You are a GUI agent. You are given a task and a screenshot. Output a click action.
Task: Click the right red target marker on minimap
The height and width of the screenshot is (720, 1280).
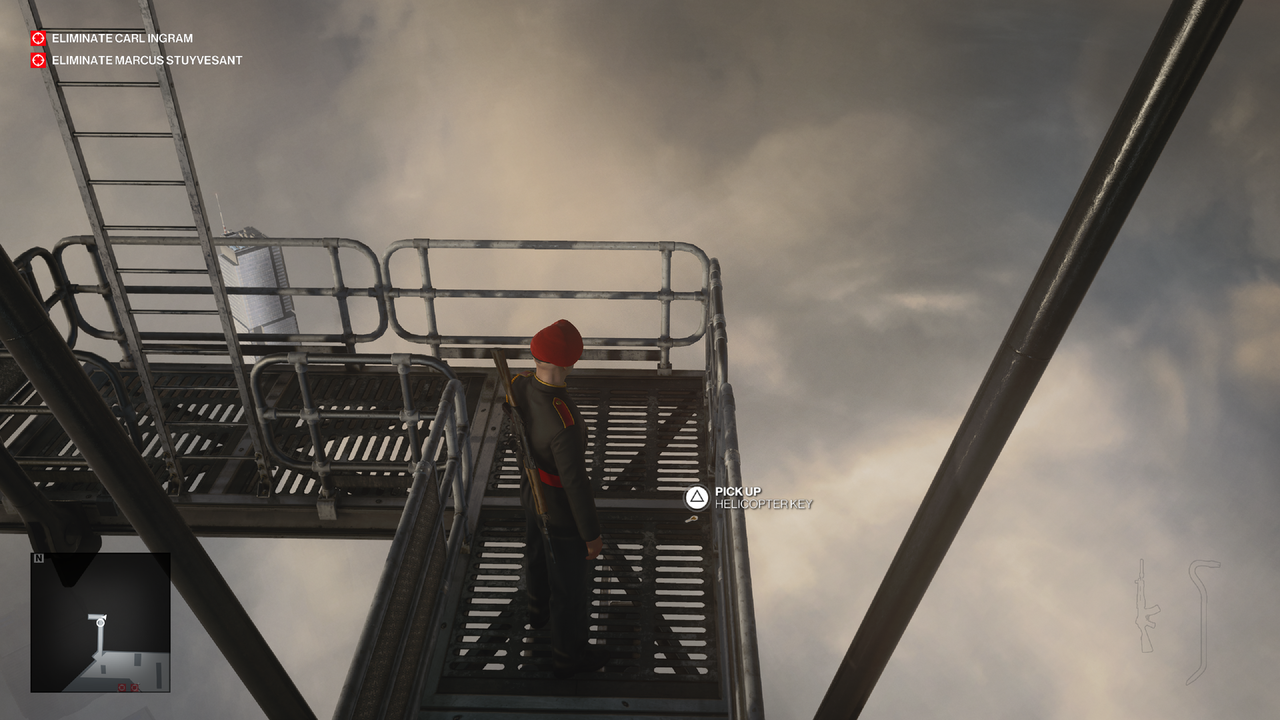[134, 687]
